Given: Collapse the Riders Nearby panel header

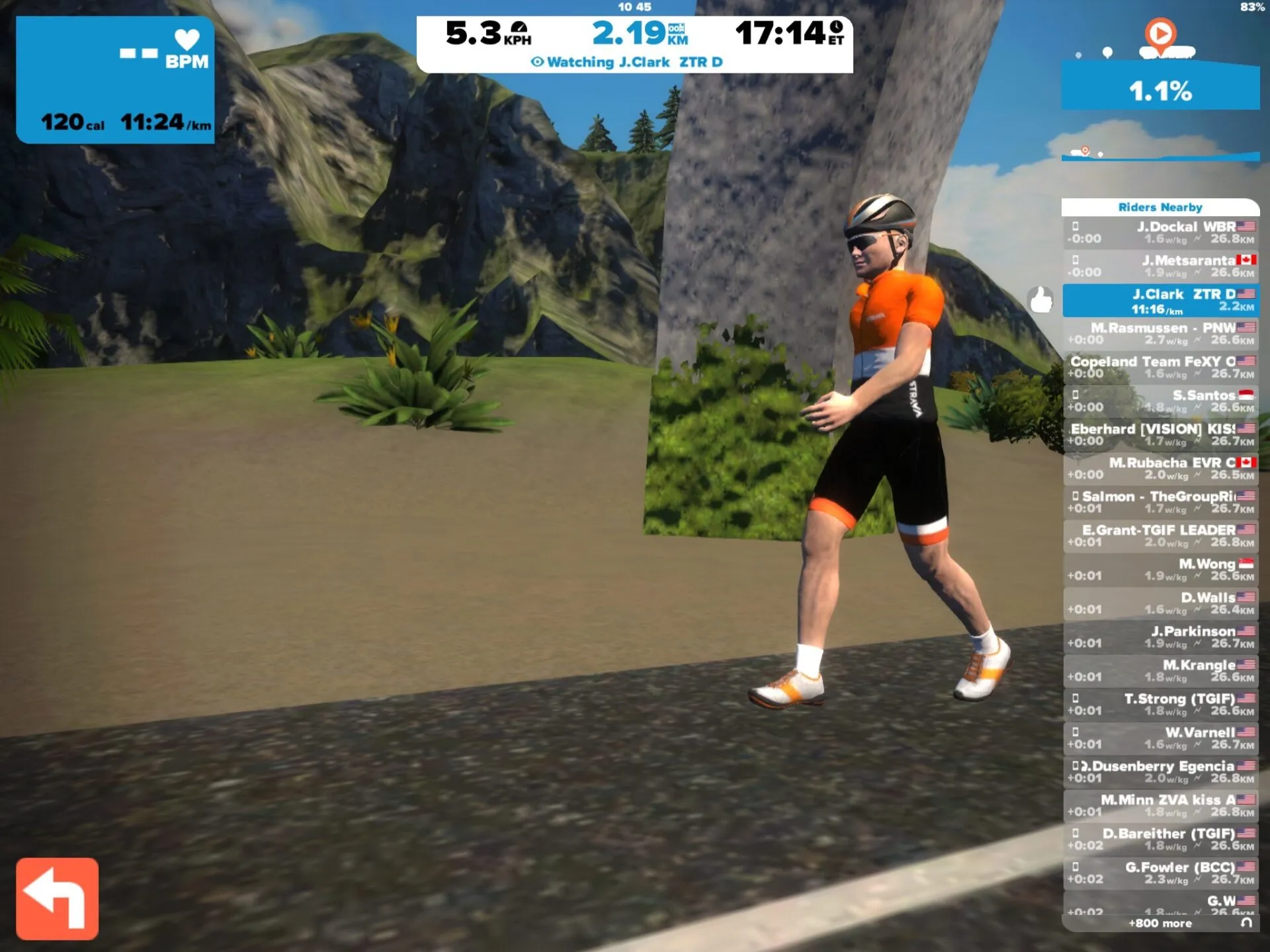Looking at the screenshot, I should click(x=1160, y=207).
